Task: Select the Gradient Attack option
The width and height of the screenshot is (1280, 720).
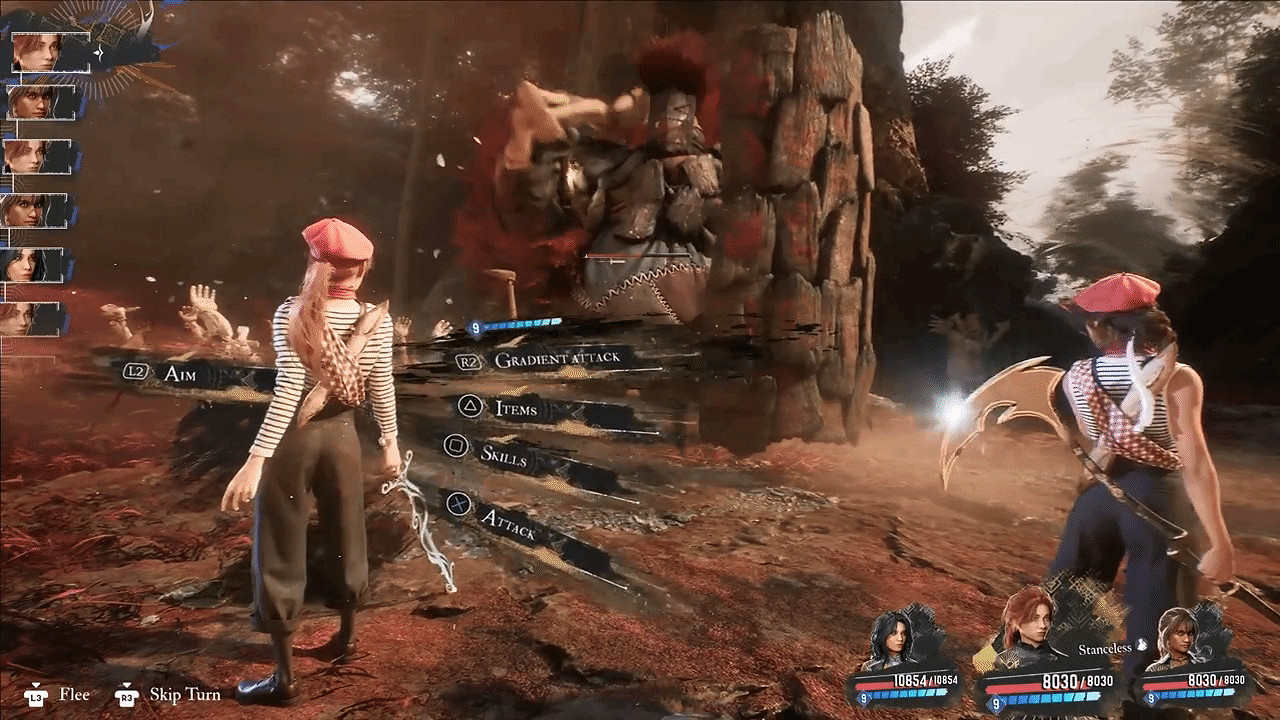Action: tap(556, 360)
